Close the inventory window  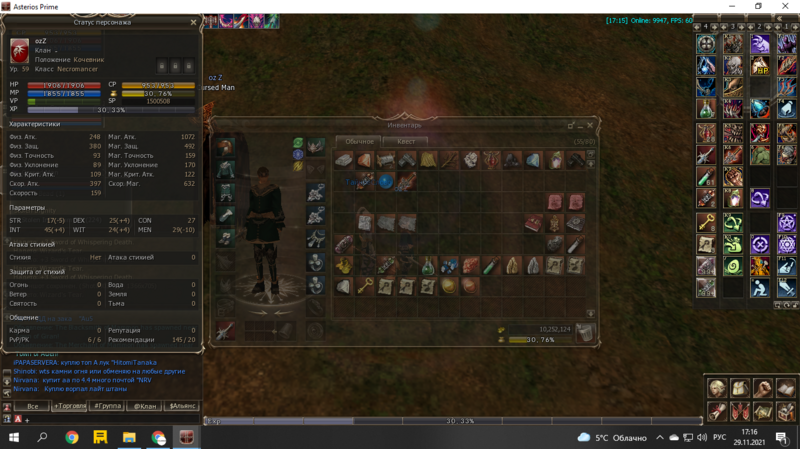coord(591,125)
